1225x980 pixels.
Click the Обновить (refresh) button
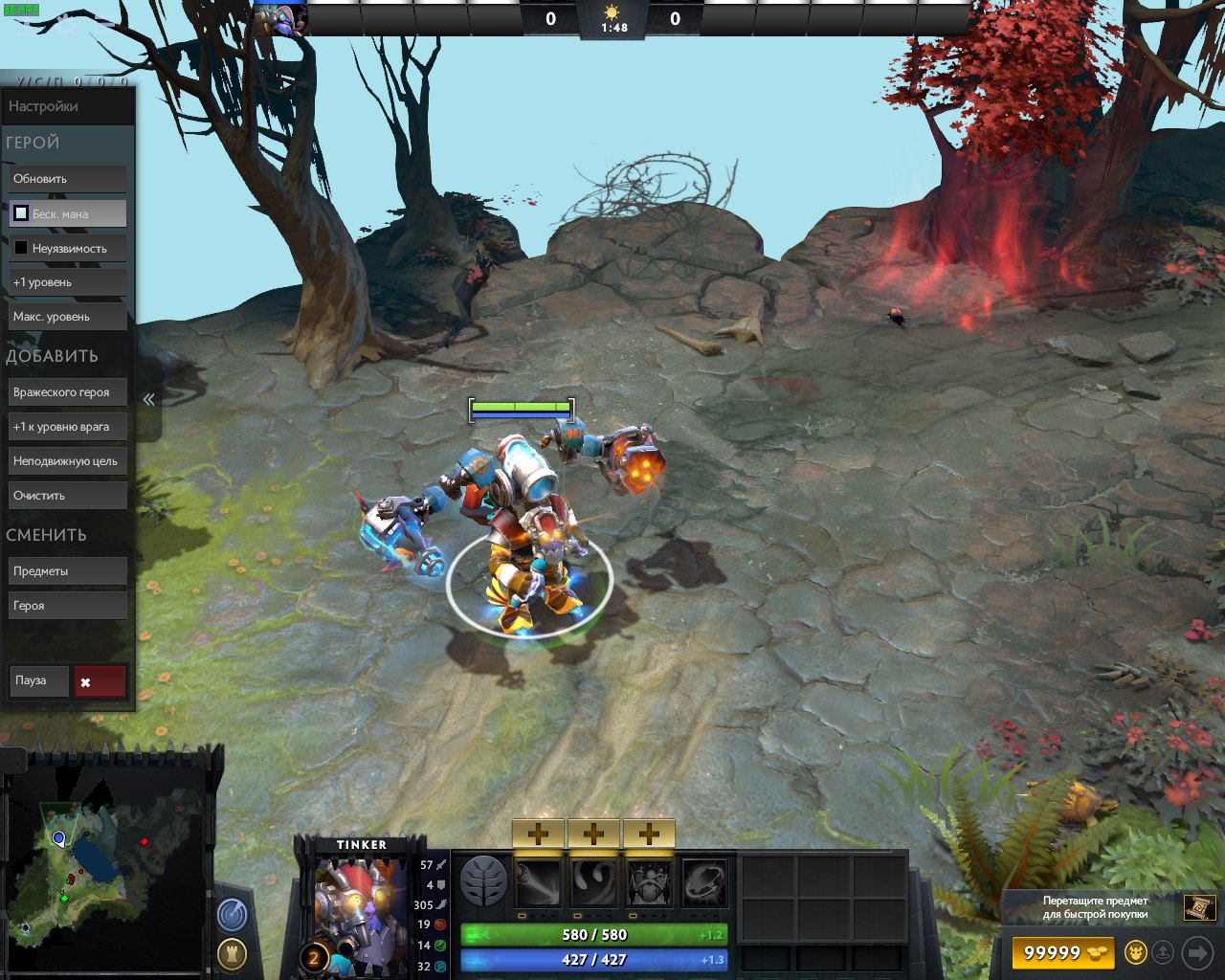pos(67,179)
